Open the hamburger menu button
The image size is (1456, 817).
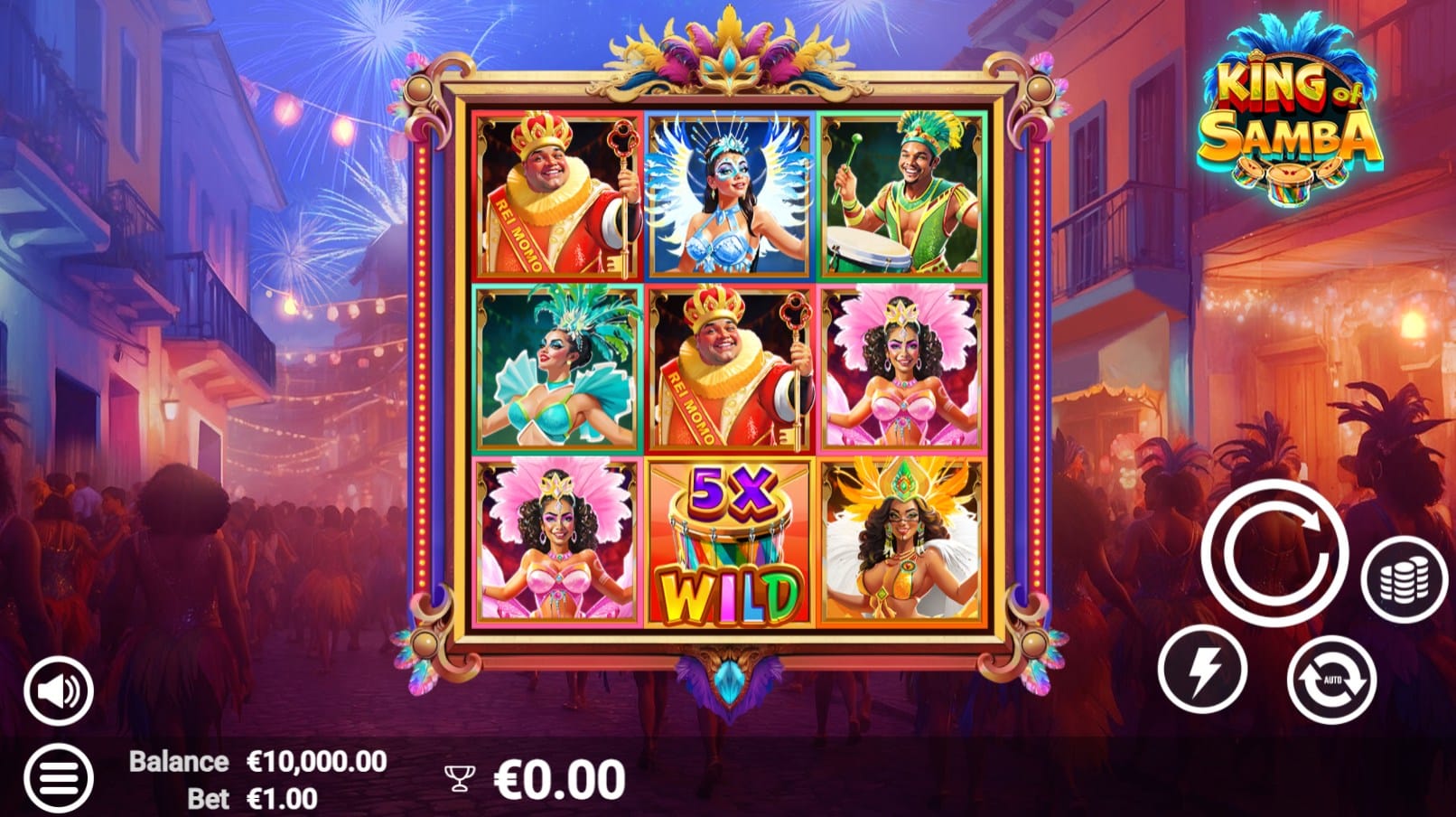click(x=59, y=777)
